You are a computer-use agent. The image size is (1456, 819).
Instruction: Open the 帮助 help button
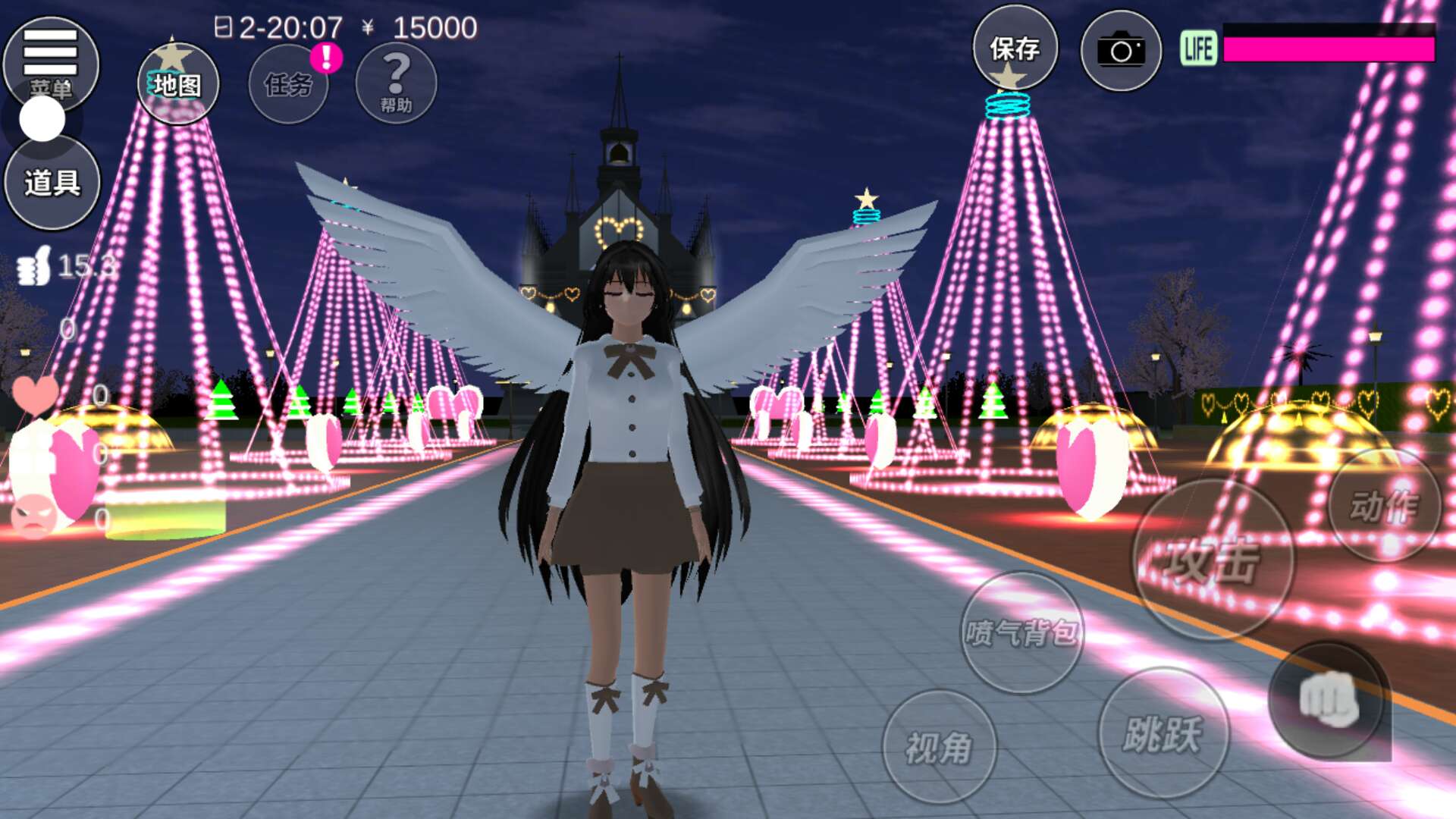[x=396, y=83]
